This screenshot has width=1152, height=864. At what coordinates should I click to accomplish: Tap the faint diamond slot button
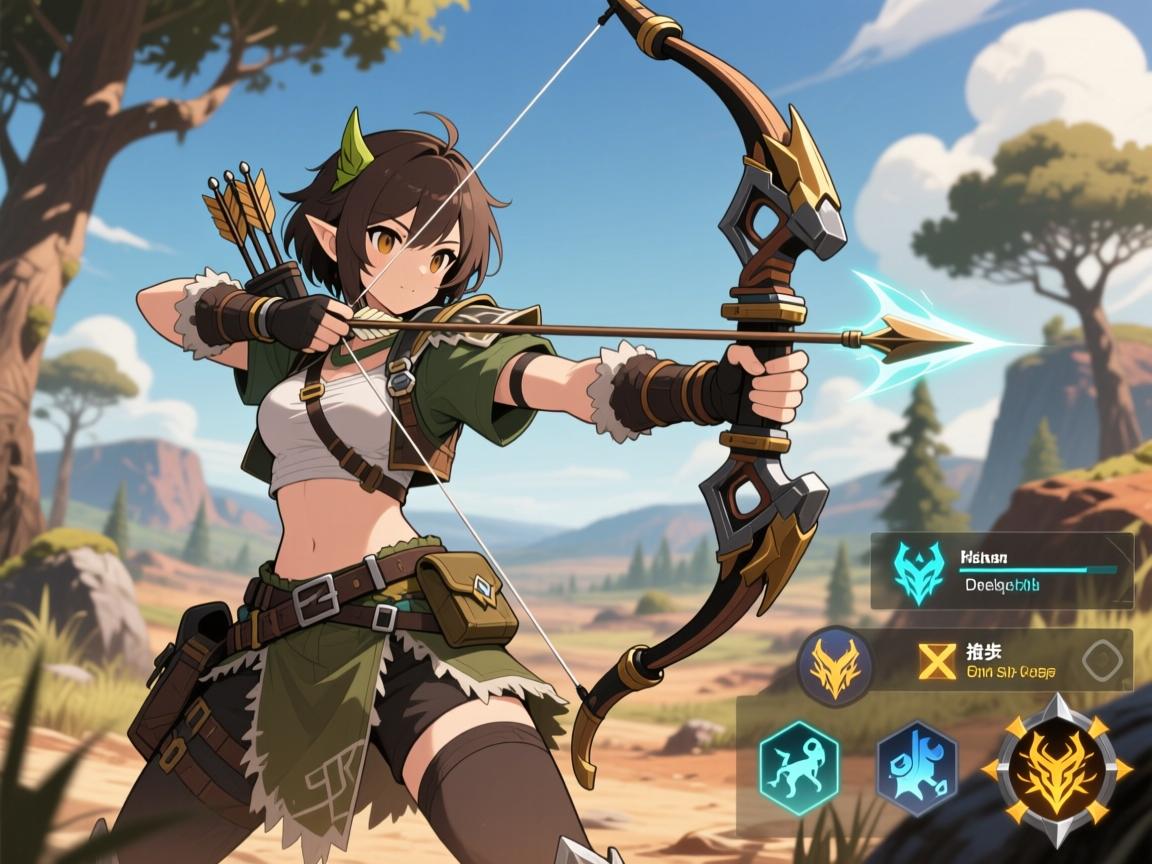1105,659
